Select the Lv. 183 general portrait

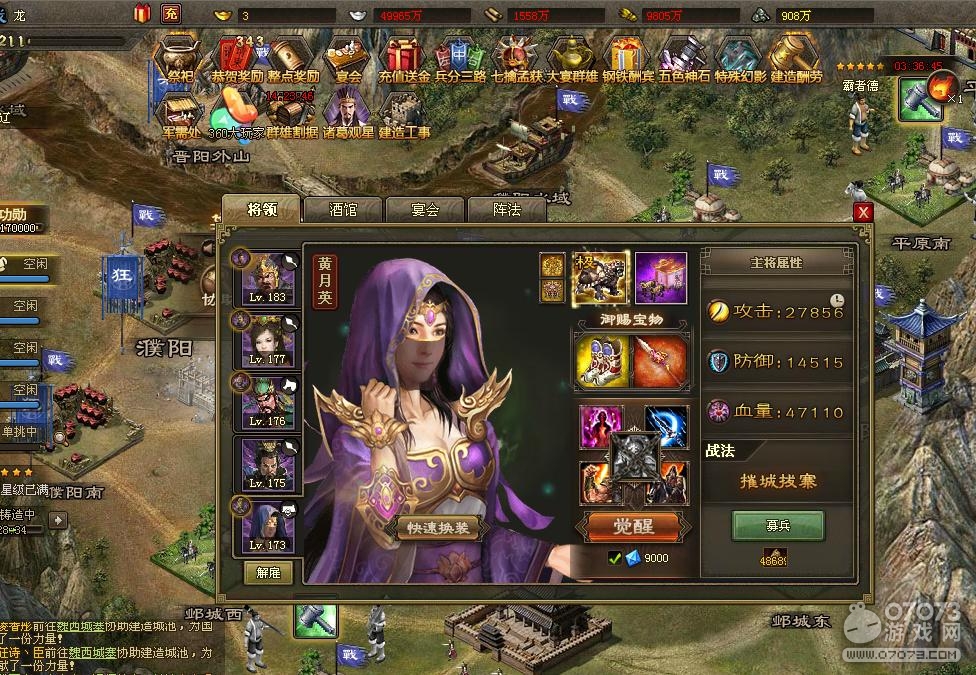[267, 277]
